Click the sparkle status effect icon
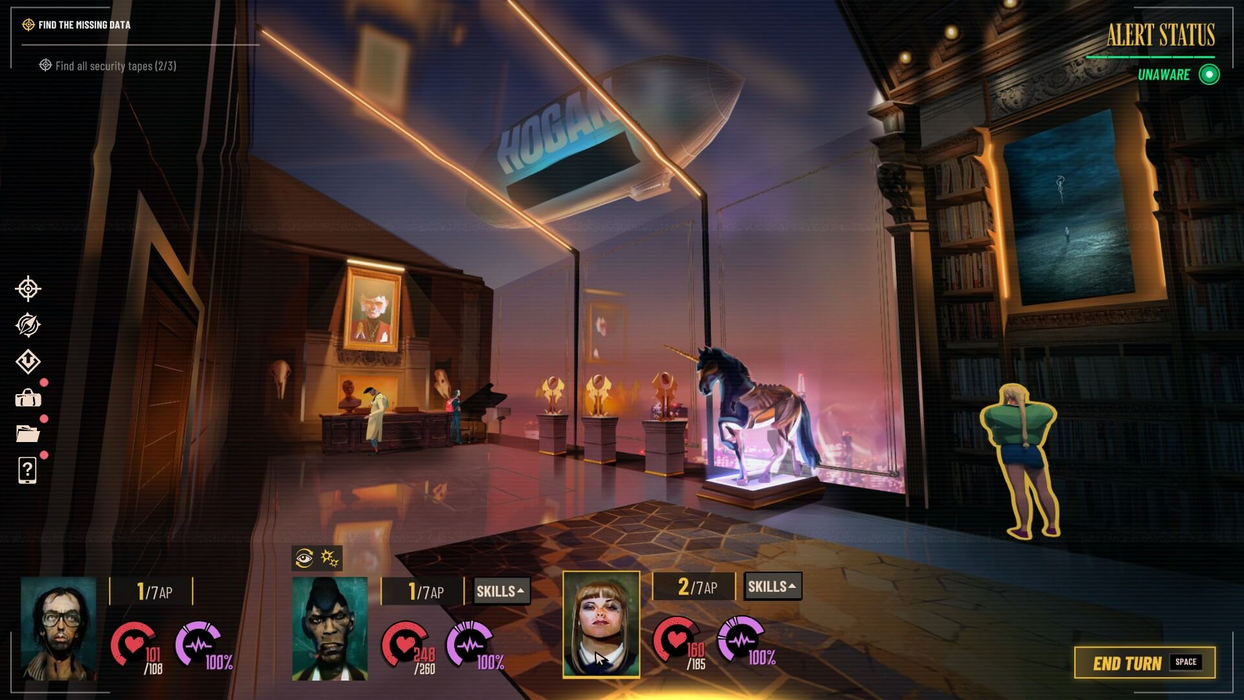Image resolution: width=1244 pixels, height=700 pixels. point(329,558)
